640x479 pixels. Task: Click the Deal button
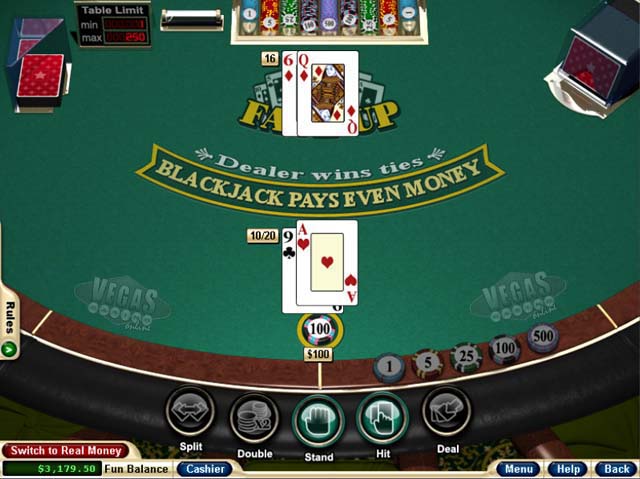click(x=446, y=412)
